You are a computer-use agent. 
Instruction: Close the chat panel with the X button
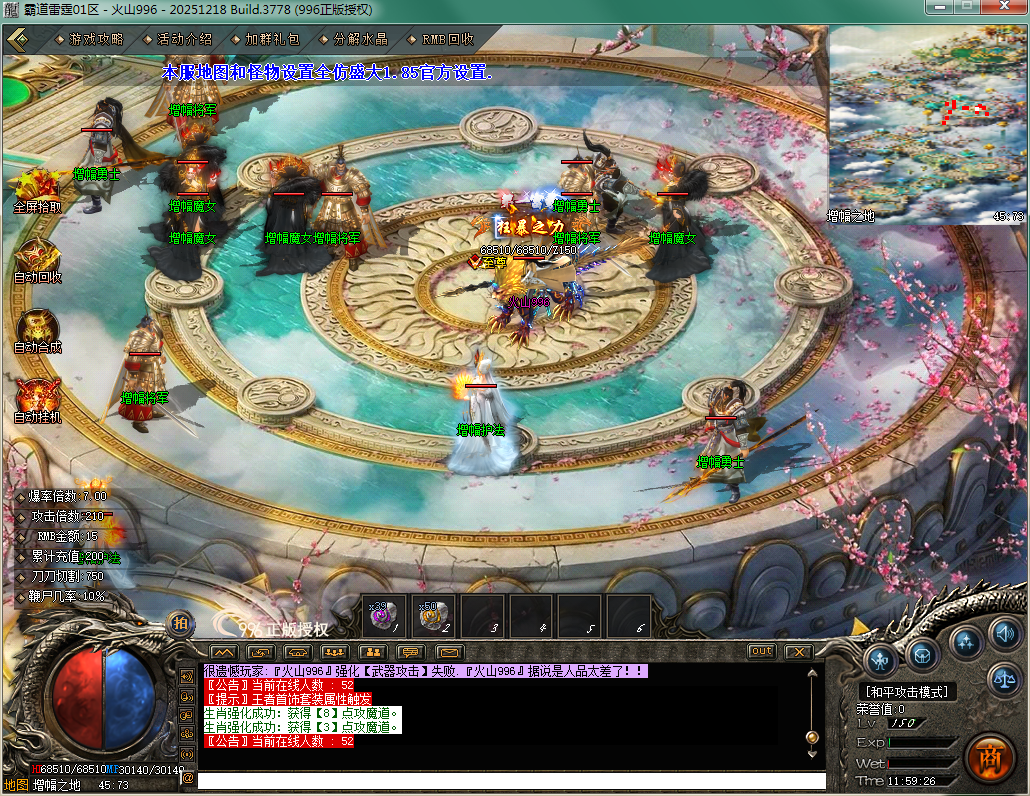coord(797,651)
